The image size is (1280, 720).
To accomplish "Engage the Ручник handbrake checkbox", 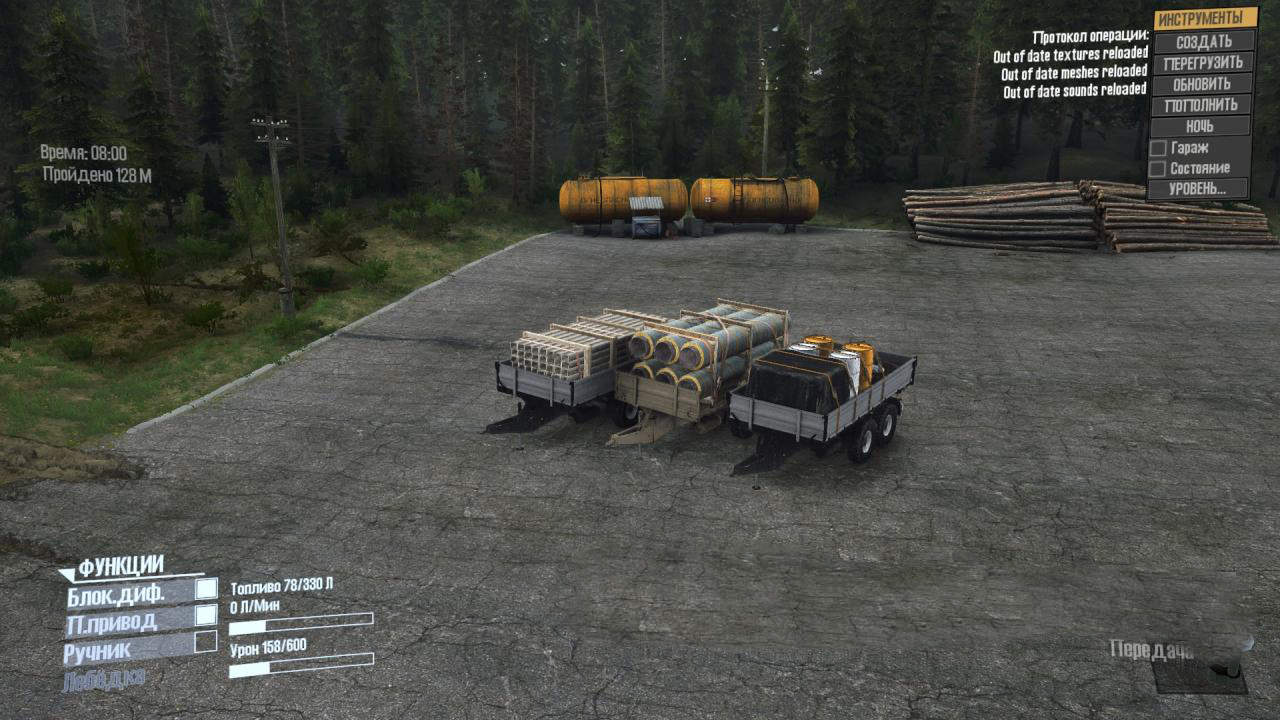I will tap(206, 642).
